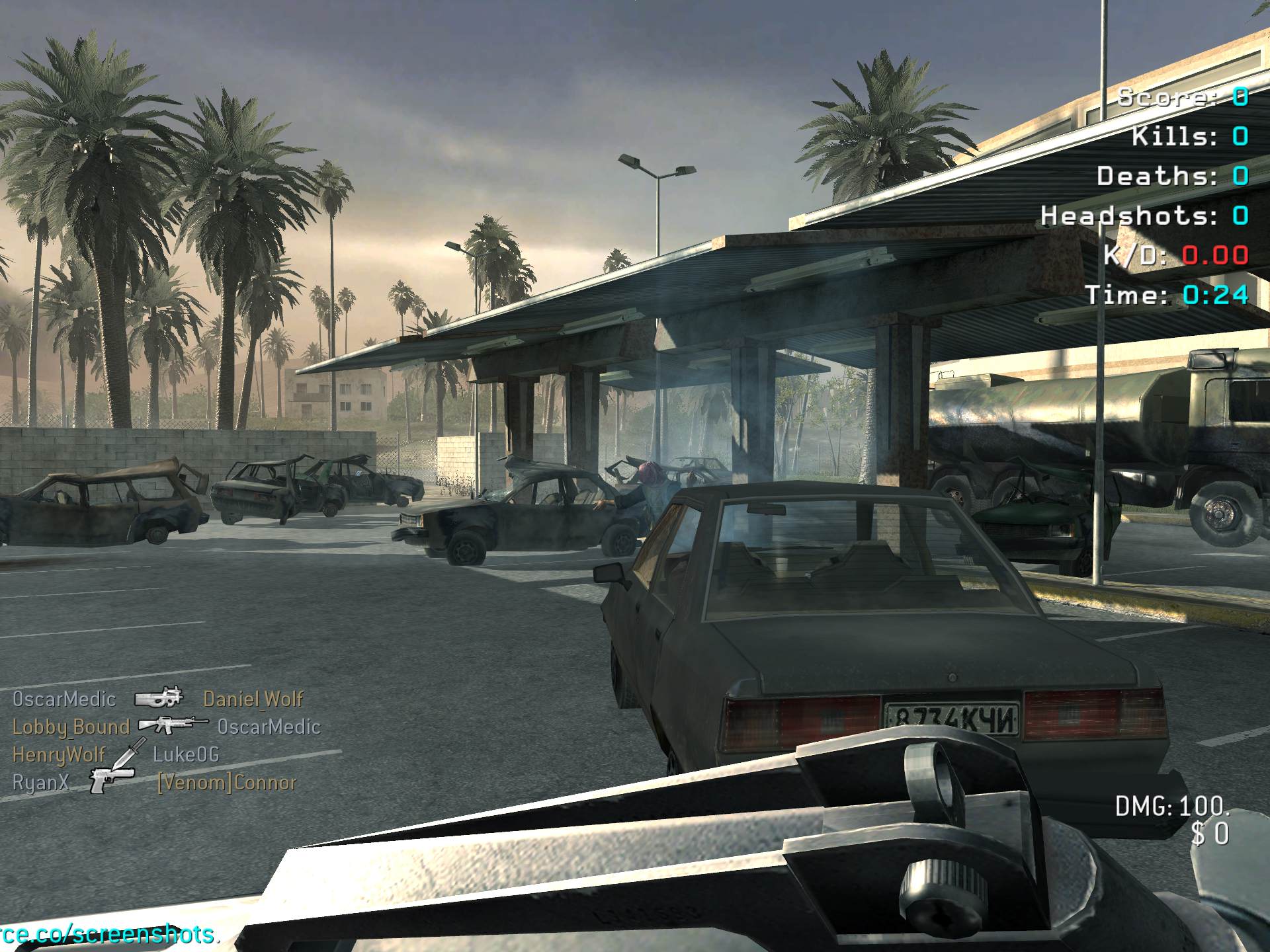Pick [Venom]Connor in the kill feed
This screenshot has height=952, width=1270.
tap(227, 783)
